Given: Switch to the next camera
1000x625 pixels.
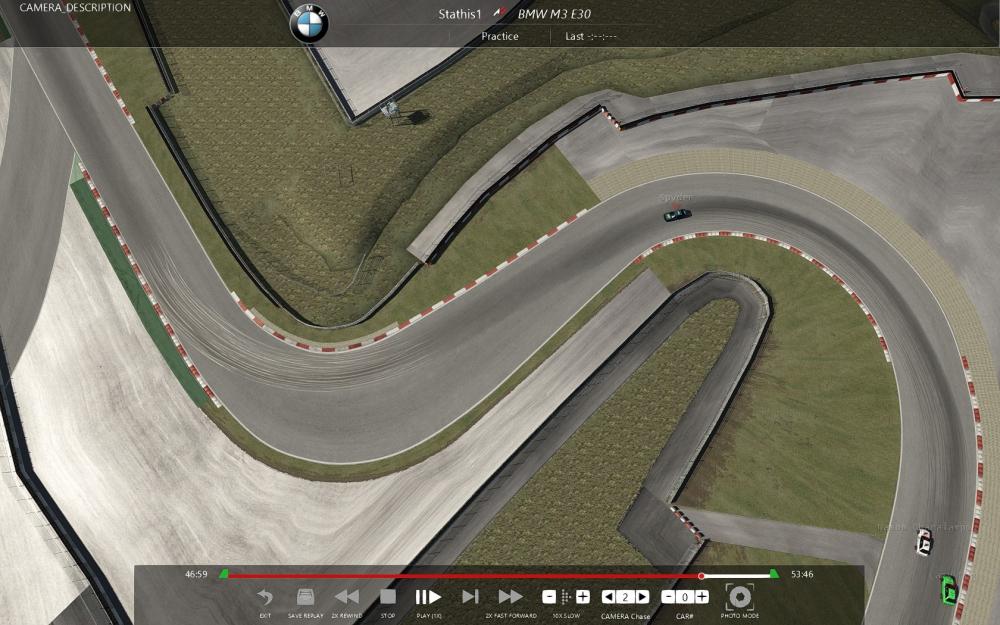Looking at the screenshot, I should click(x=642, y=597).
